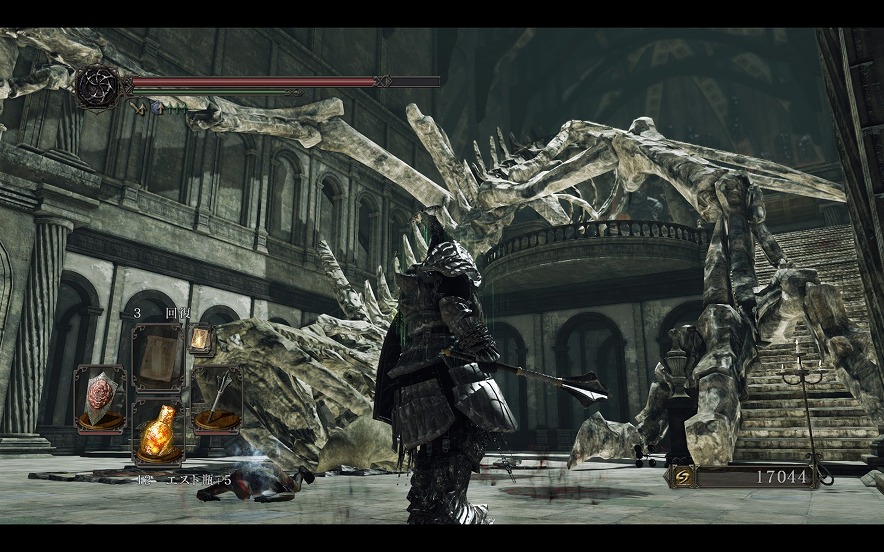Screen dimensions: 884x552
Task: Use the Estus Flask item slot
Action: (x=157, y=431)
